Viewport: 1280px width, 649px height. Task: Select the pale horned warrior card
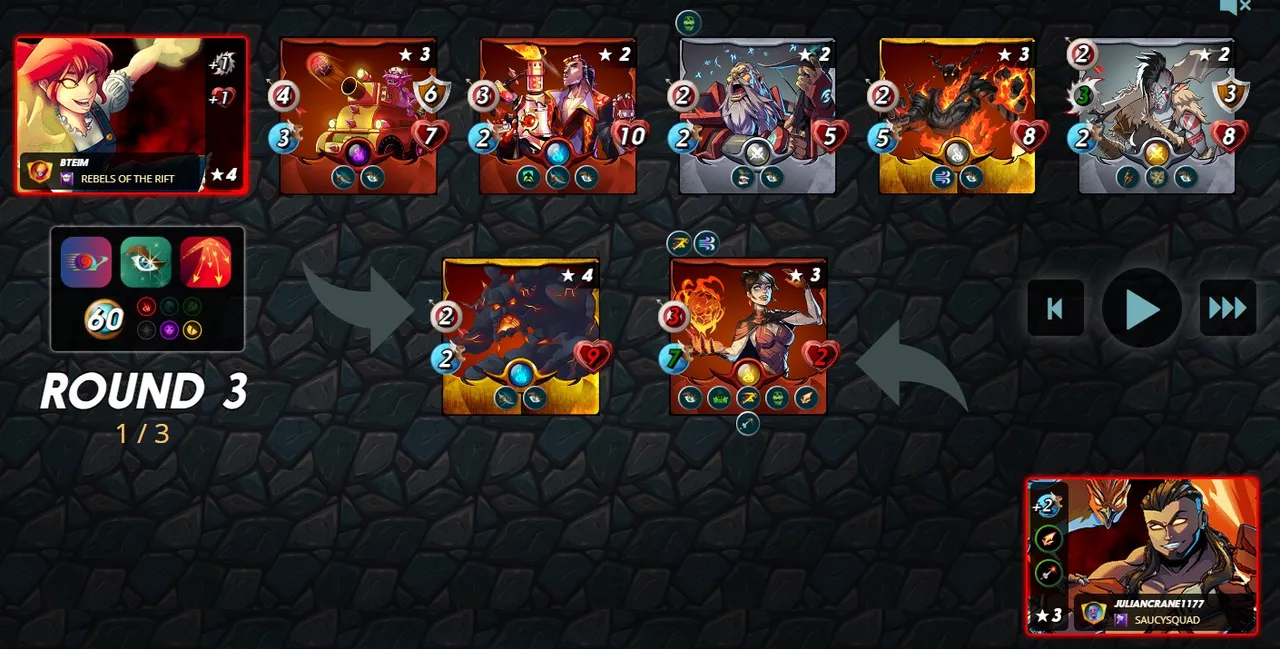[1157, 115]
